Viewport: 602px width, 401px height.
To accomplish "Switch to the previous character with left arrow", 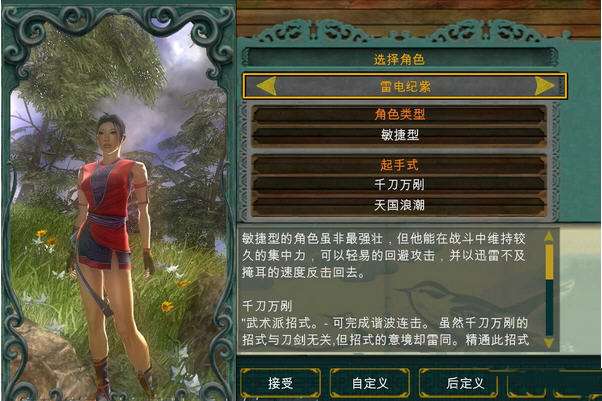I will pyautogui.click(x=266, y=86).
